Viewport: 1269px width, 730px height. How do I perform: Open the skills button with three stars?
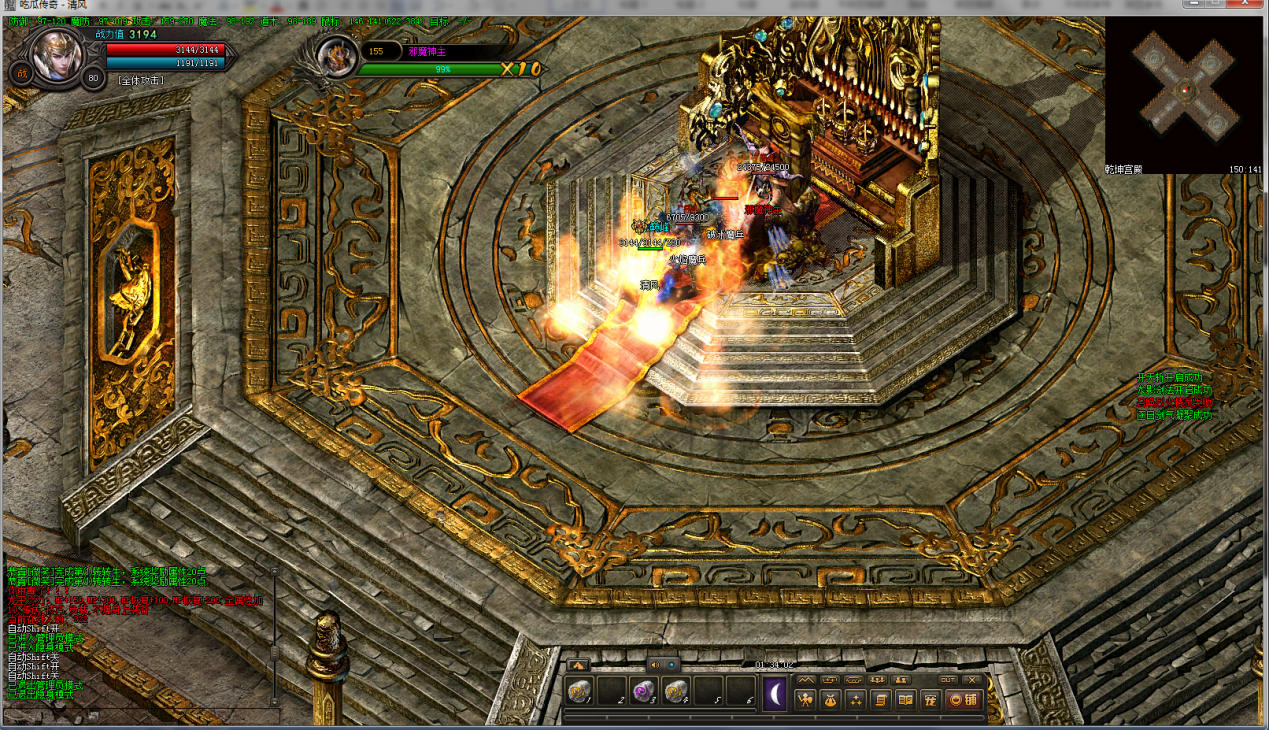[x=856, y=700]
